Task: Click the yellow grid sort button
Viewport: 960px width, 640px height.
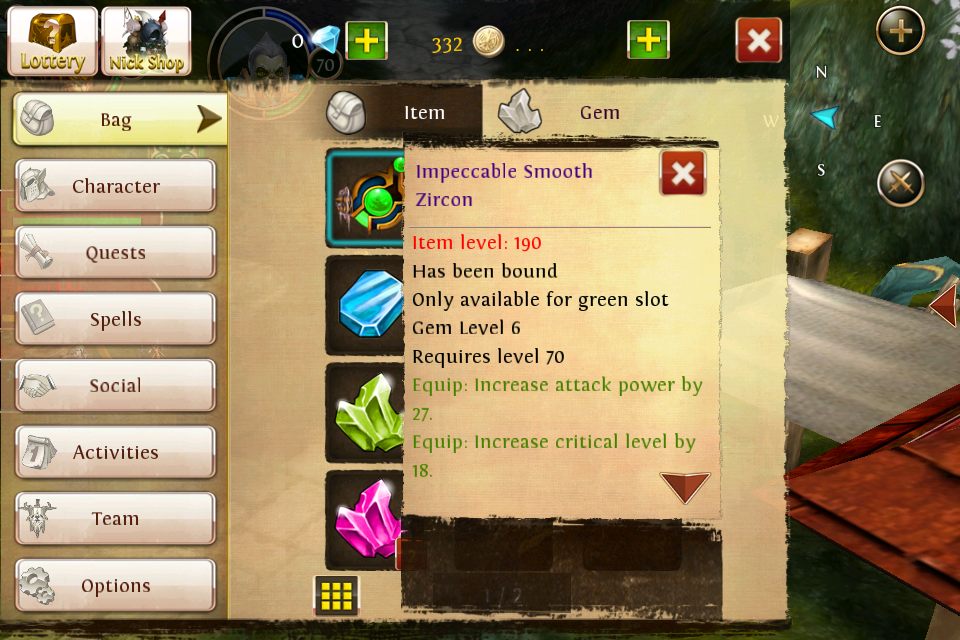Action: [x=337, y=596]
